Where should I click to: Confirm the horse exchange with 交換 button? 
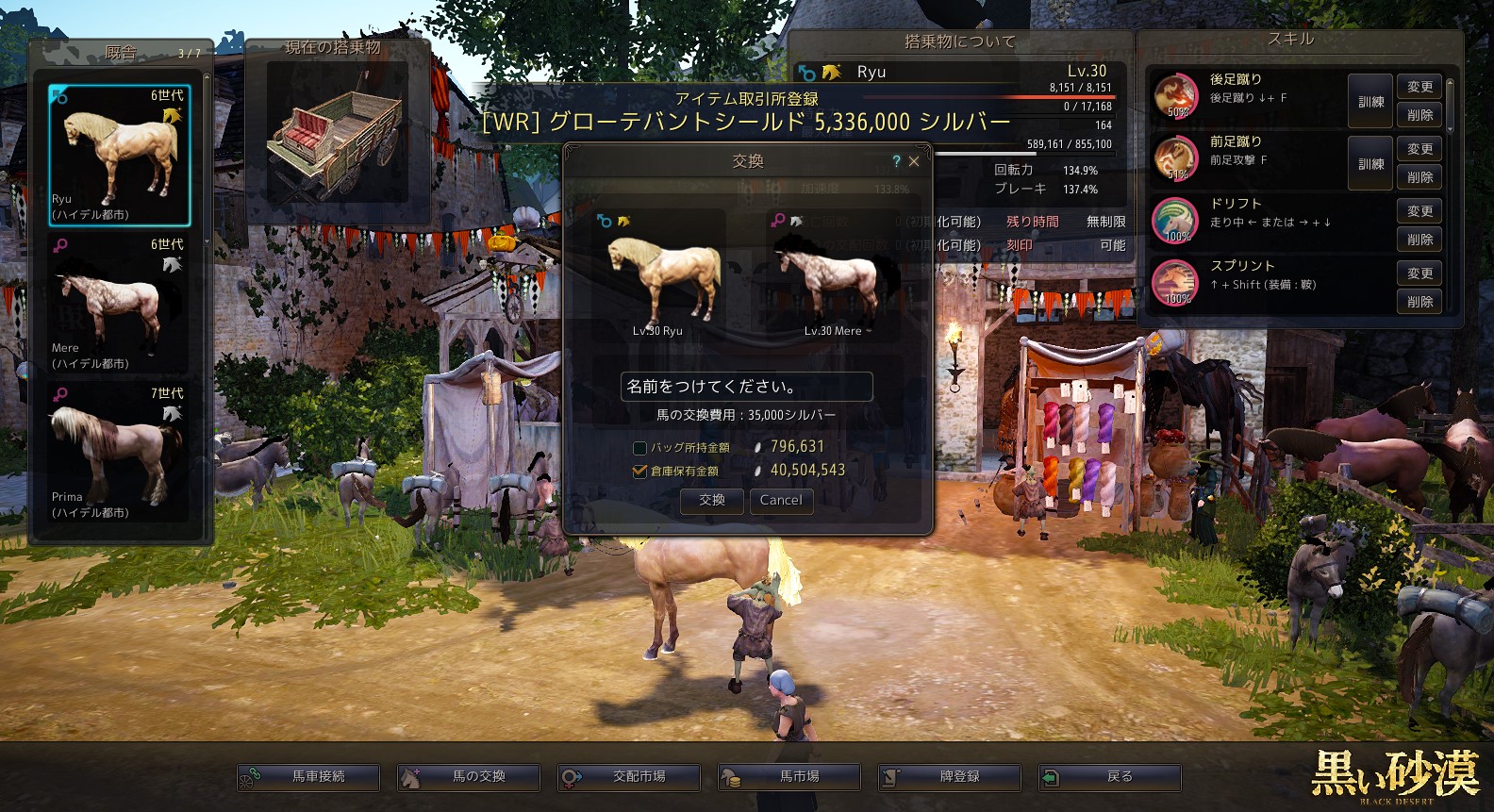pos(712,501)
